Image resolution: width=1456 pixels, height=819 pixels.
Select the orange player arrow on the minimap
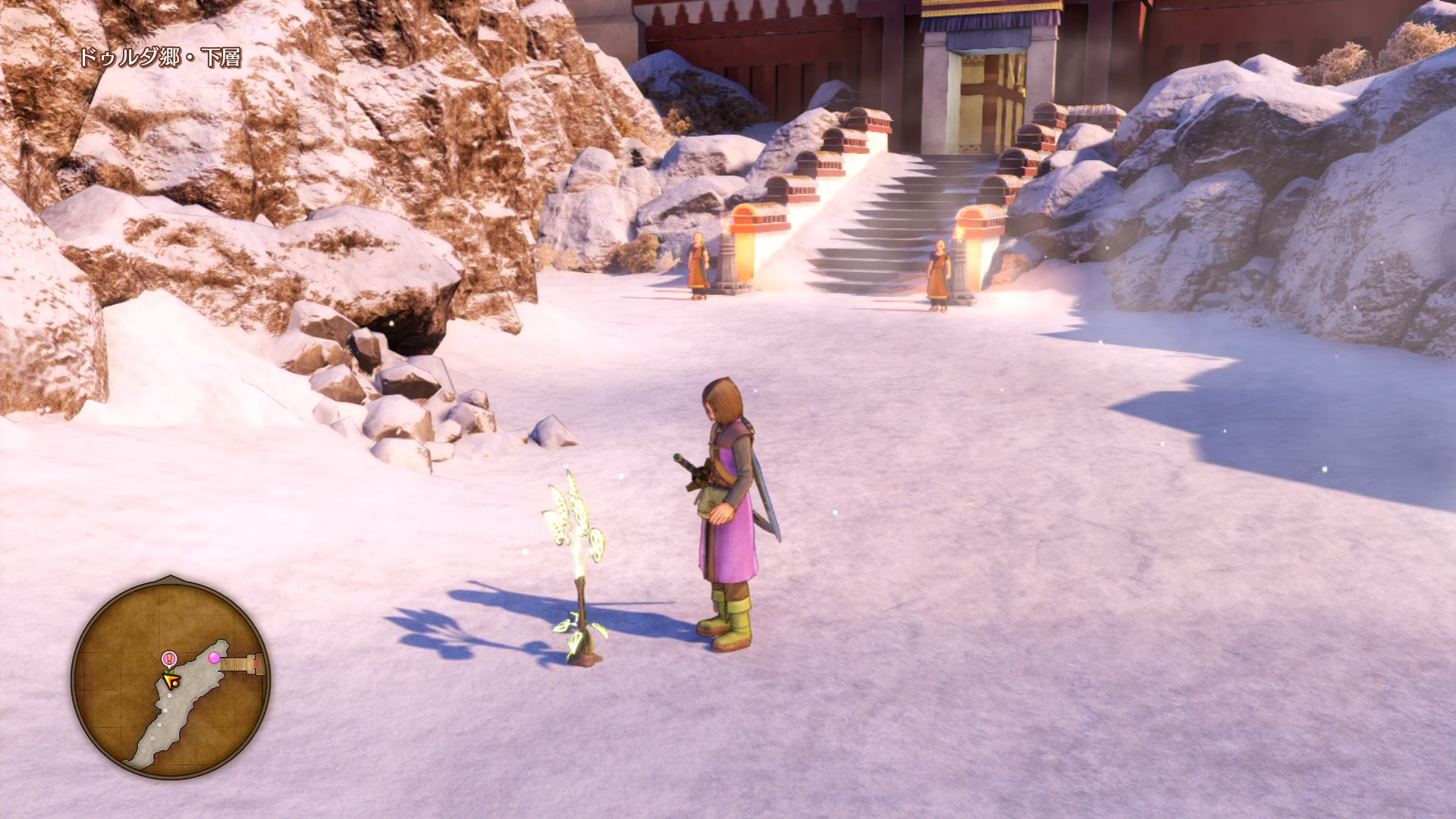click(171, 680)
